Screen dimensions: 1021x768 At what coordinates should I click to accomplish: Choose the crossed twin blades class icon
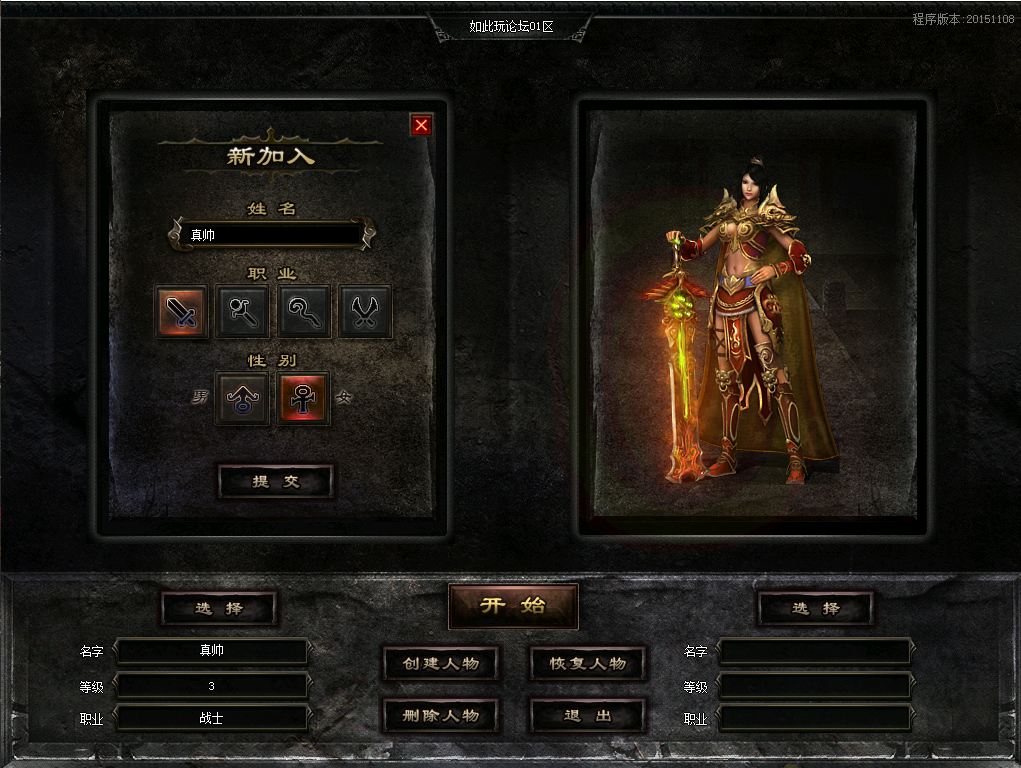365,312
